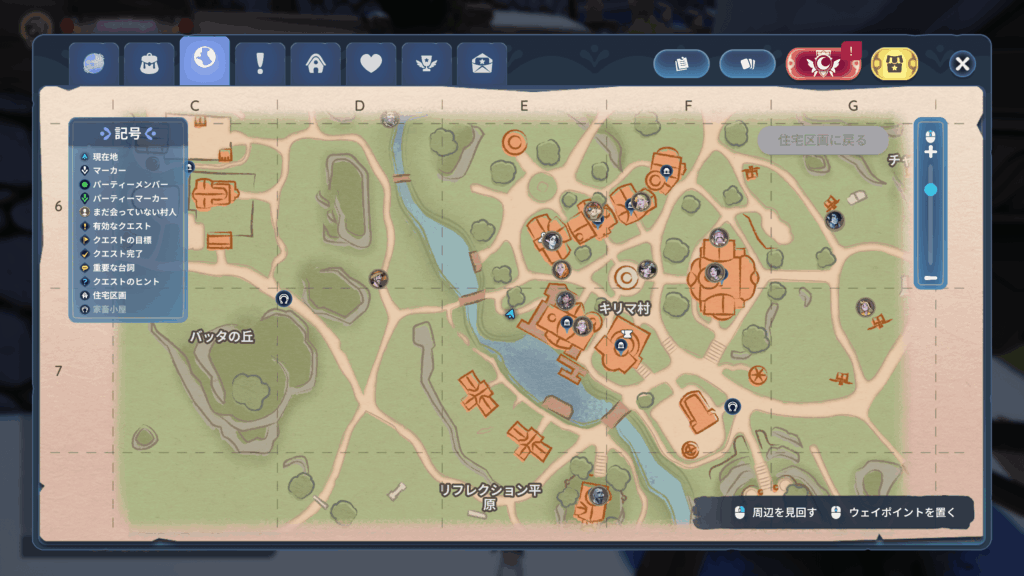Screen dimensions: 1024x576
Task: Open the backpack inventory tab
Action: tap(149, 64)
